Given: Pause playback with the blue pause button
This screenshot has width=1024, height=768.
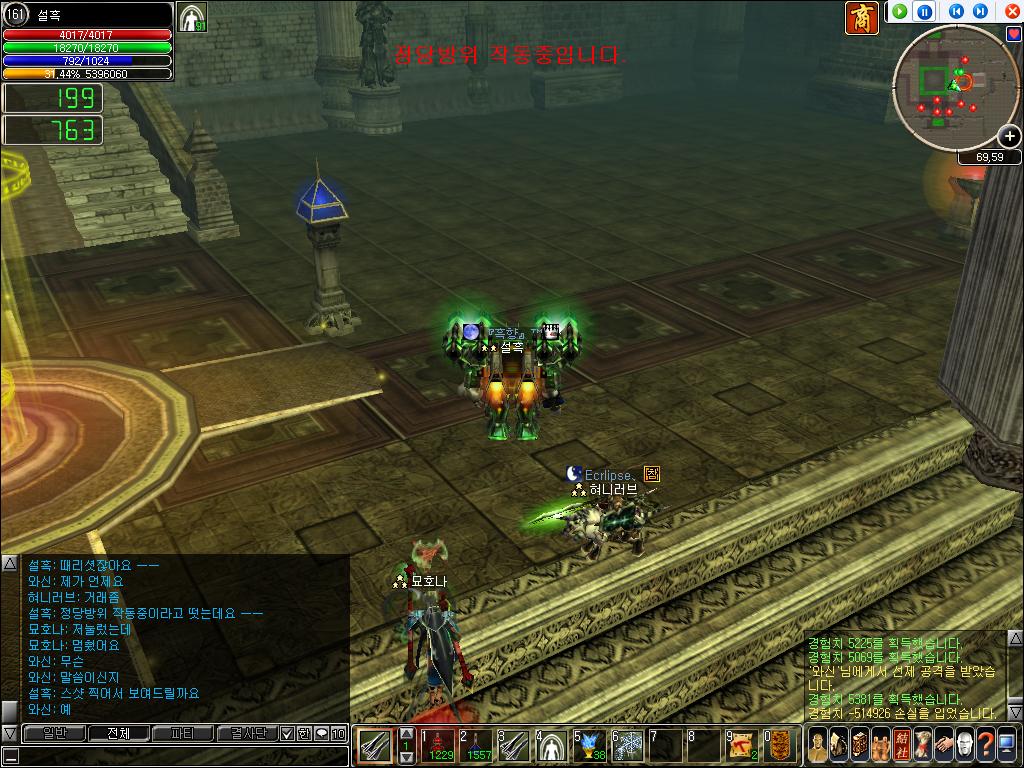Looking at the screenshot, I should tap(926, 12).
